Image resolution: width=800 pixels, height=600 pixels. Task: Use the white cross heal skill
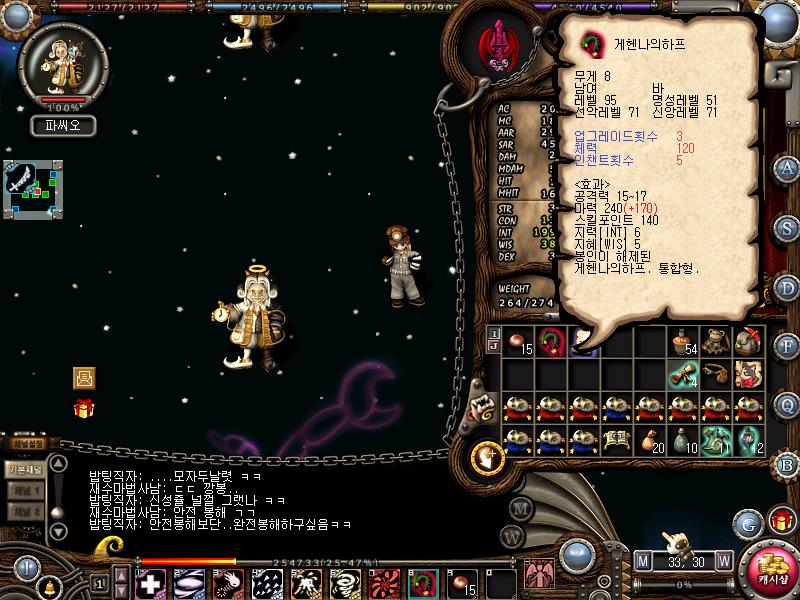[x=151, y=583]
